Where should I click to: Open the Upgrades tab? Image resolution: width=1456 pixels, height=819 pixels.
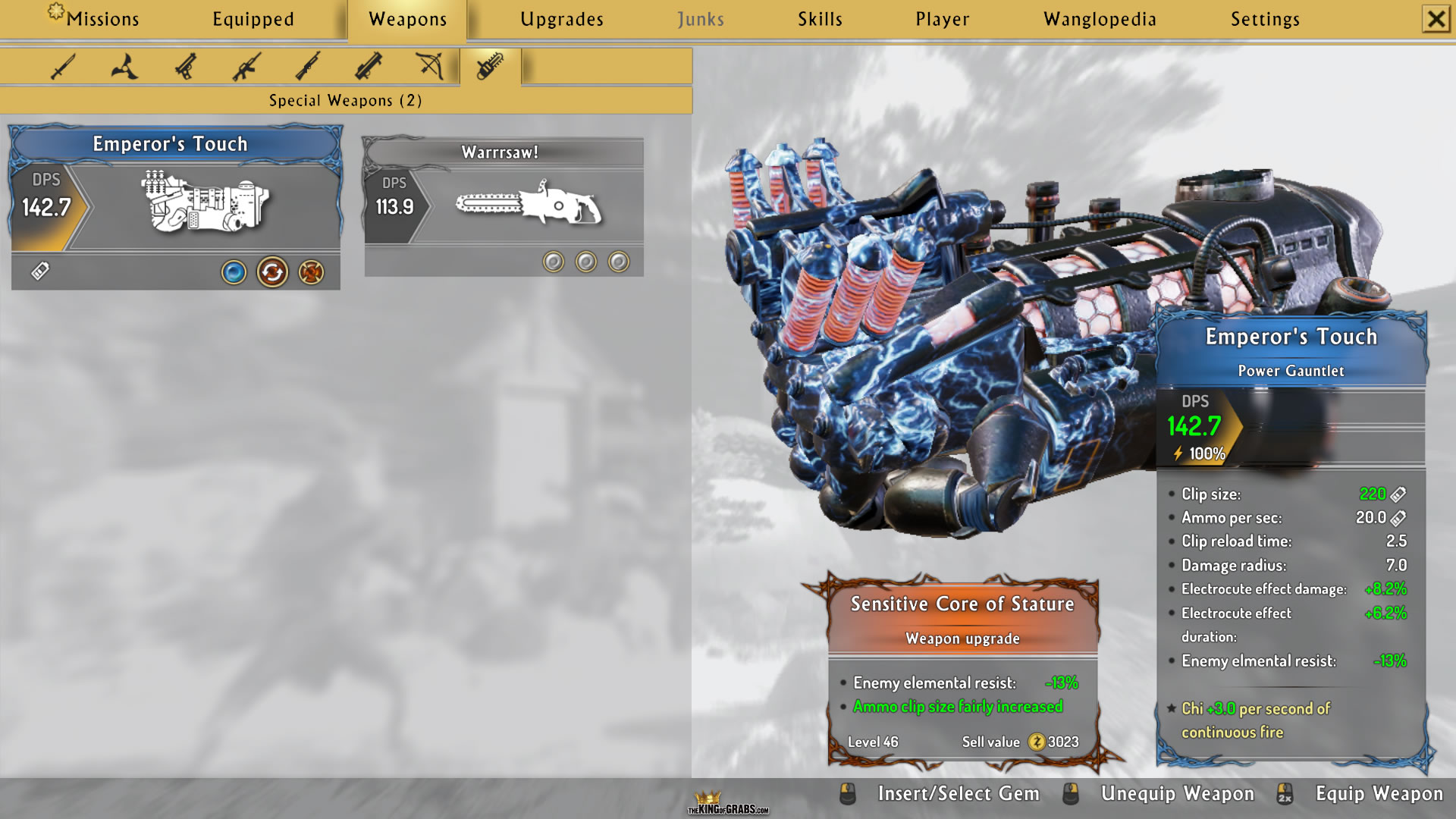click(x=562, y=19)
